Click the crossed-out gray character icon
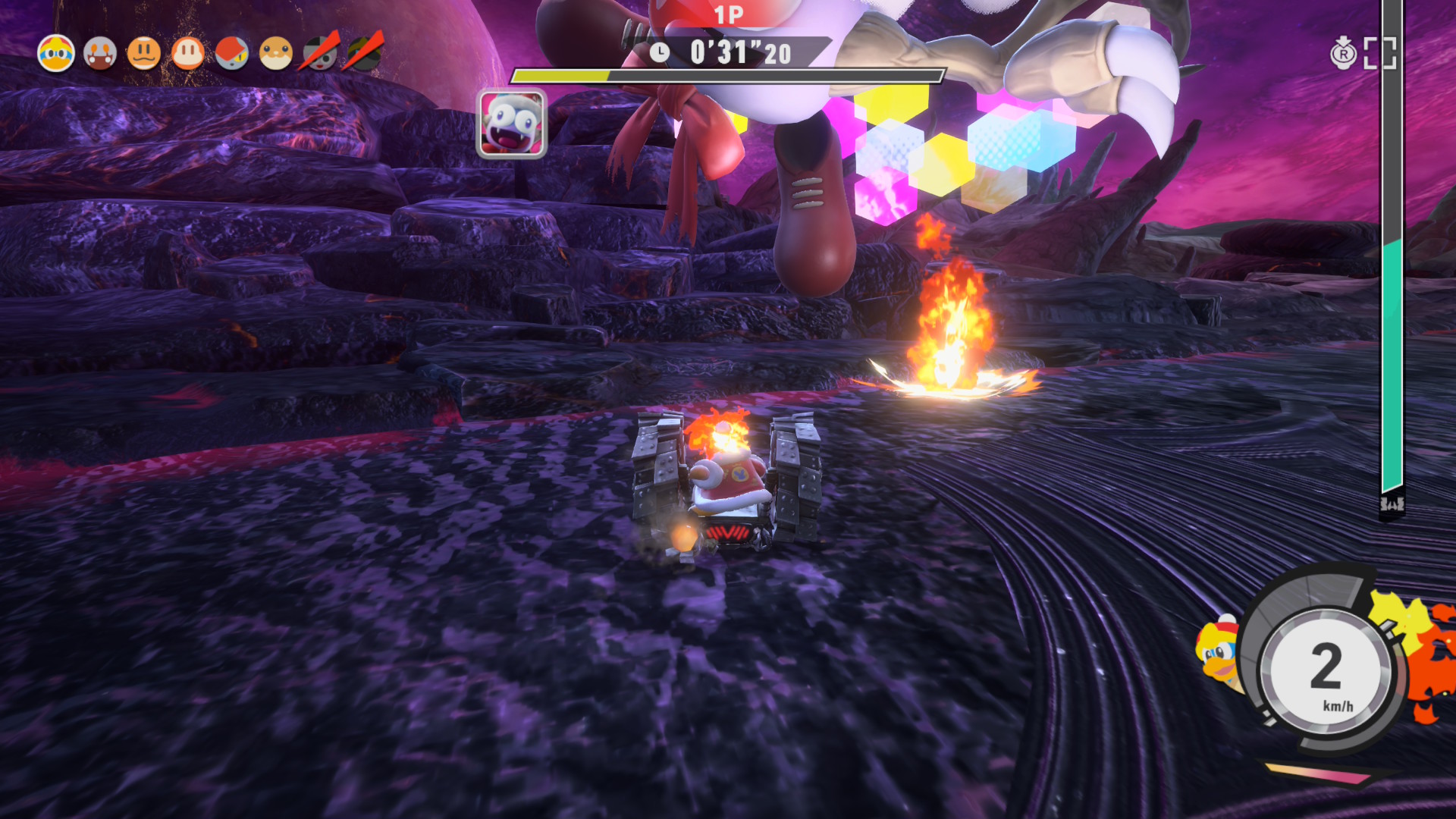The width and height of the screenshot is (1456, 819). pos(320,54)
